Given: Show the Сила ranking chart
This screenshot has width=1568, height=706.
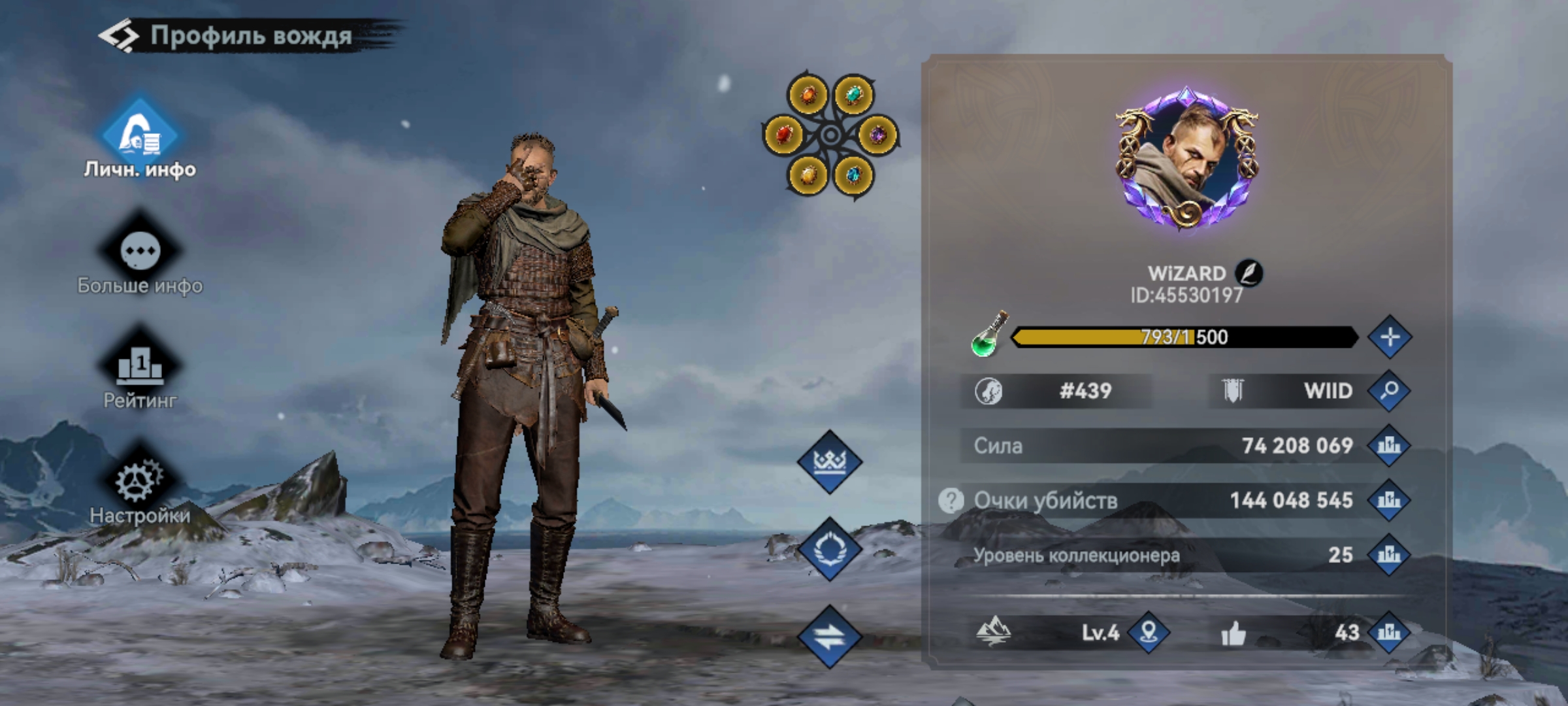Looking at the screenshot, I should (x=1389, y=446).
